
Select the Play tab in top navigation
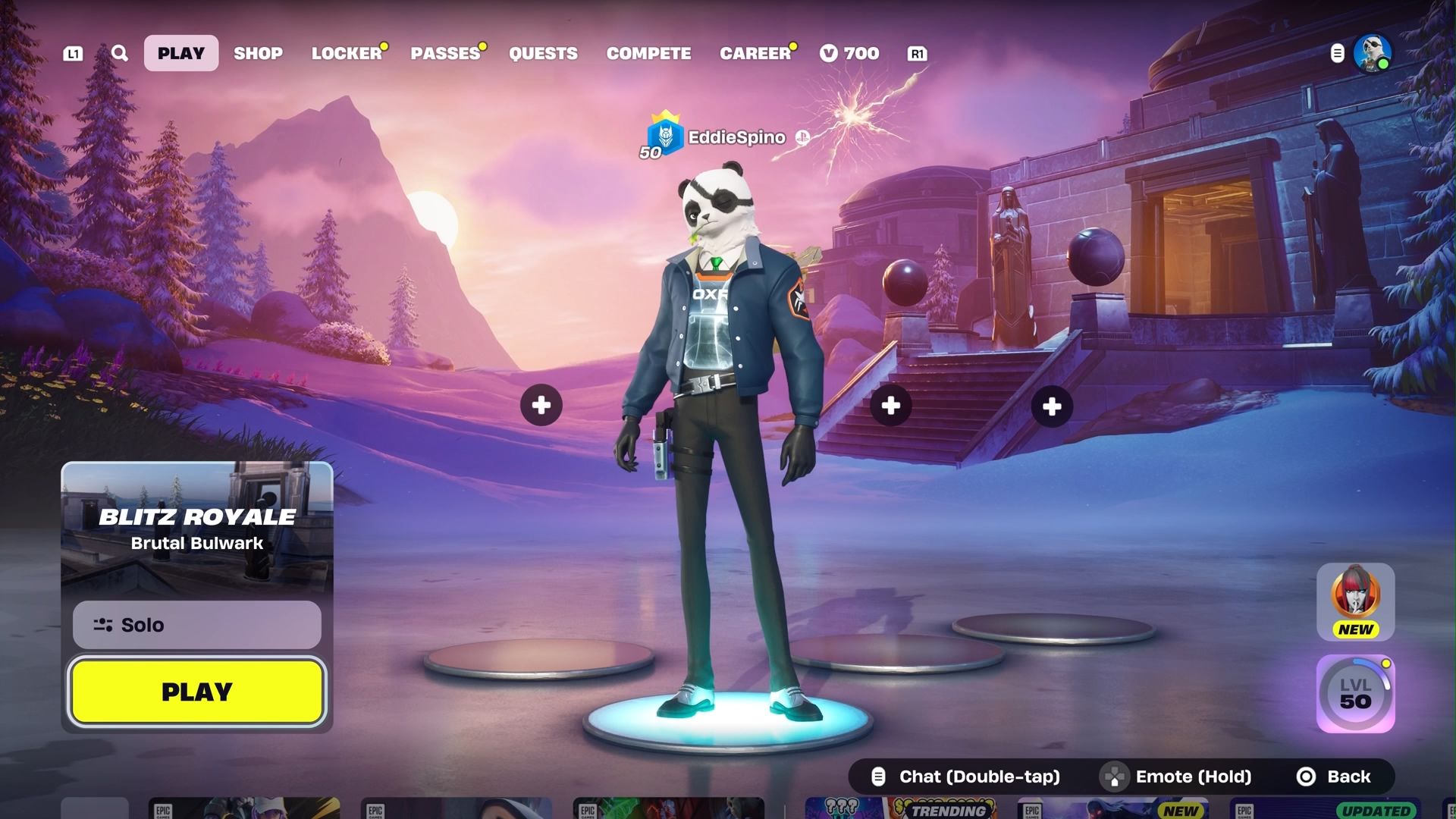coord(181,53)
